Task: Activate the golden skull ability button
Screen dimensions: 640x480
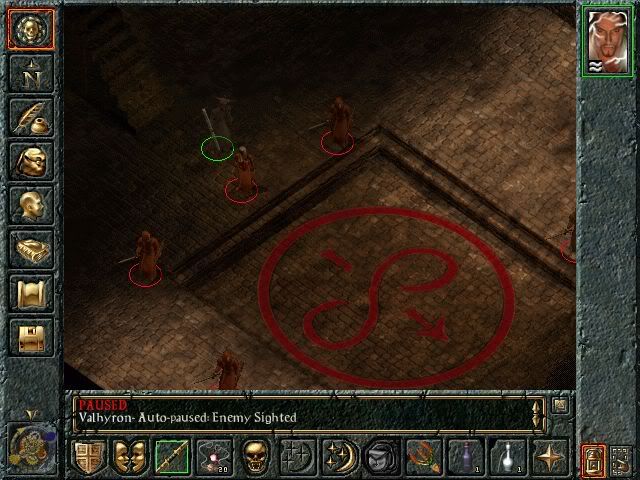Action: tap(253, 457)
